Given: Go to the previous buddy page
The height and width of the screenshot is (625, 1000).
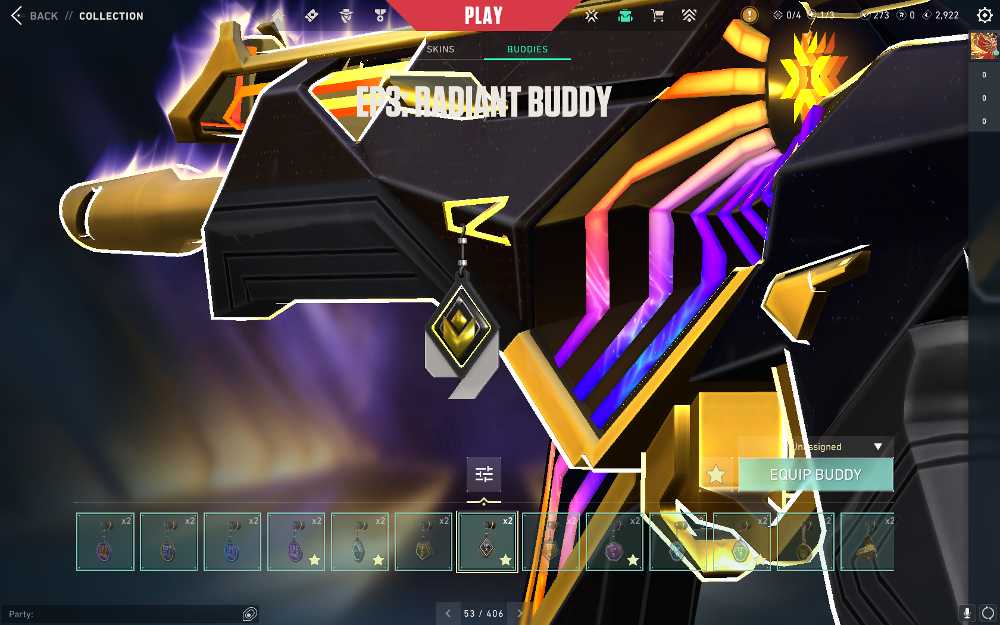Looking at the screenshot, I should (x=447, y=613).
